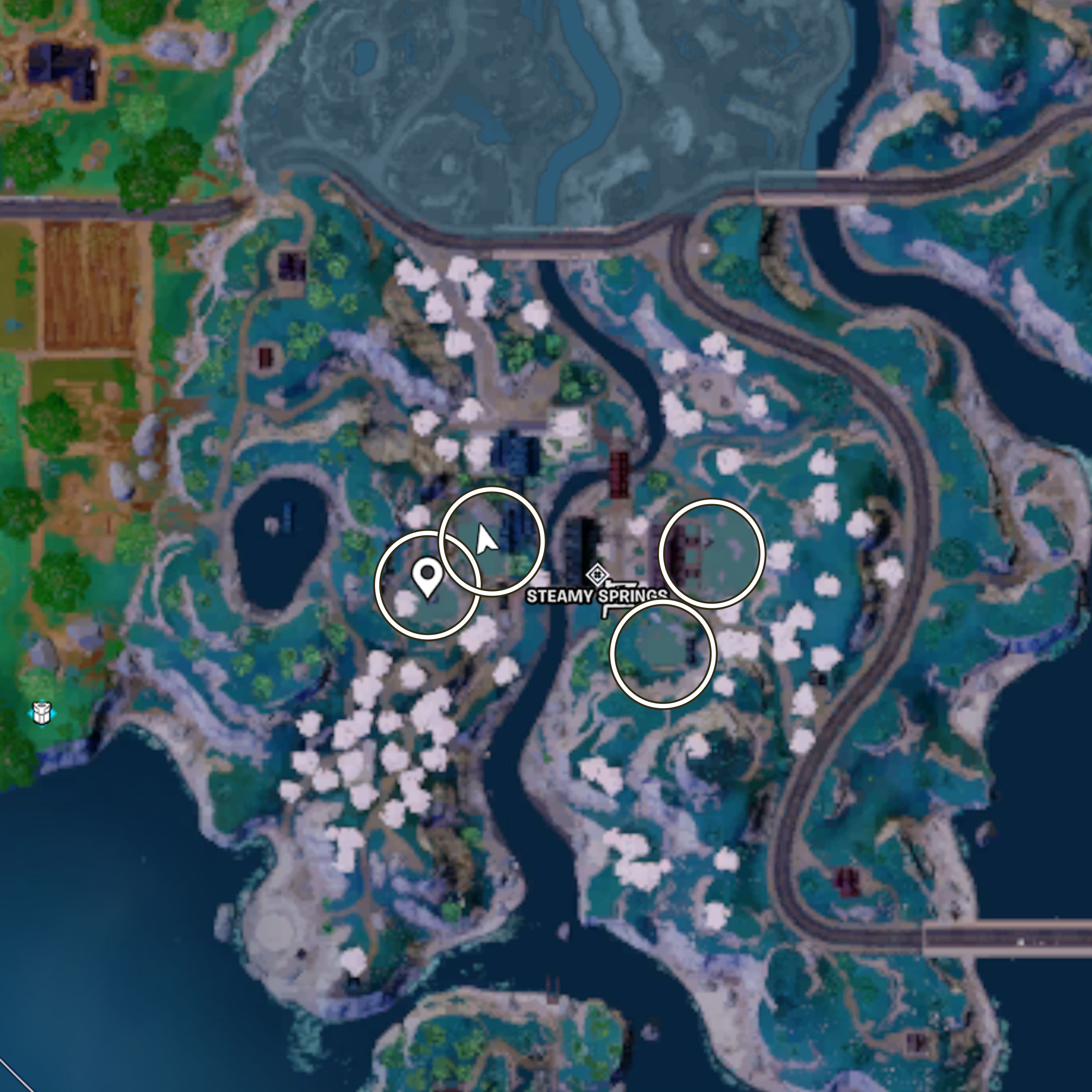
Task: Click the diamond capture point icon above Steamy Springs
Action: [597, 574]
